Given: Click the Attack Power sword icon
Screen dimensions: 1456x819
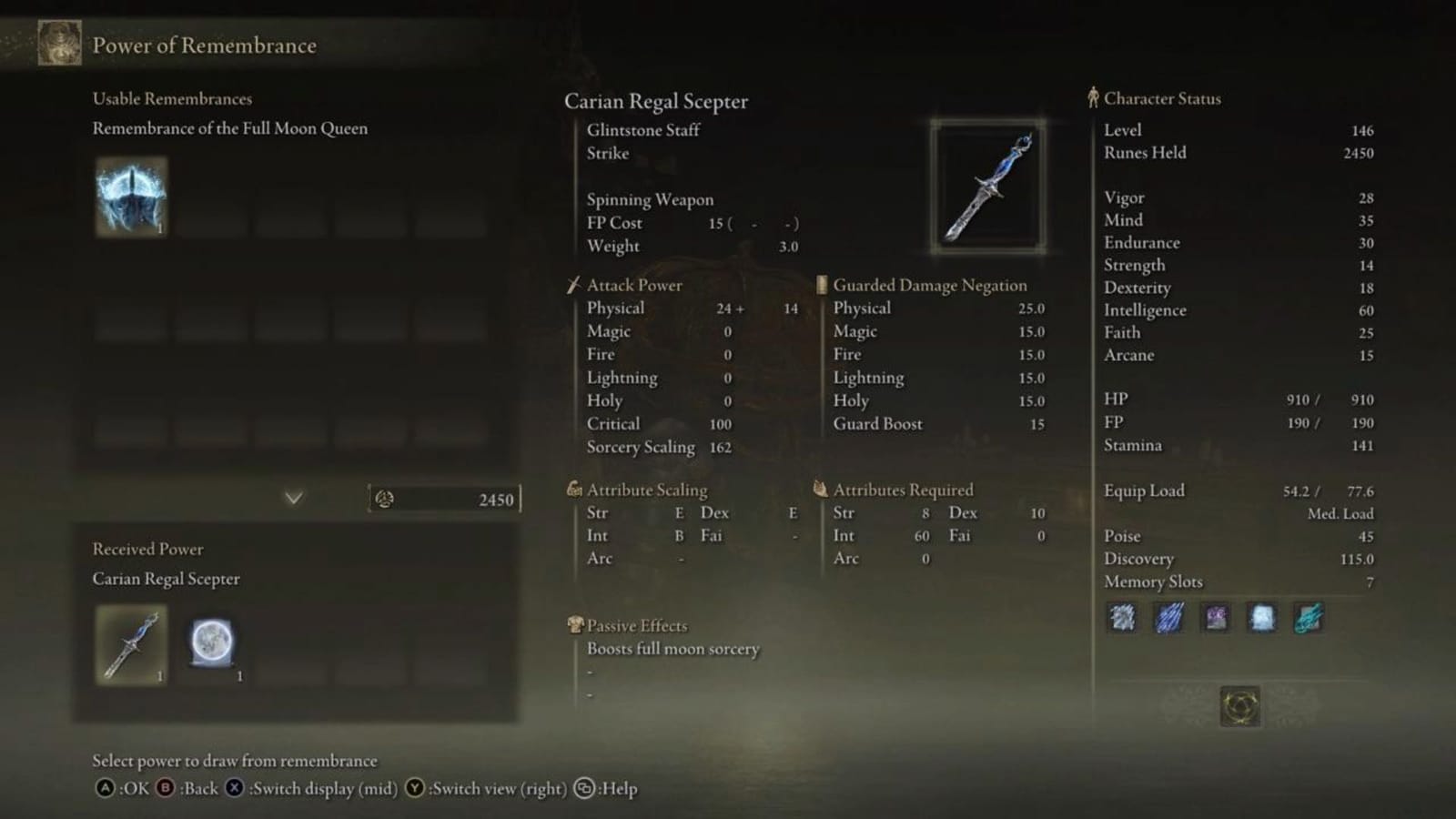Looking at the screenshot, I should tap(573, 284).
